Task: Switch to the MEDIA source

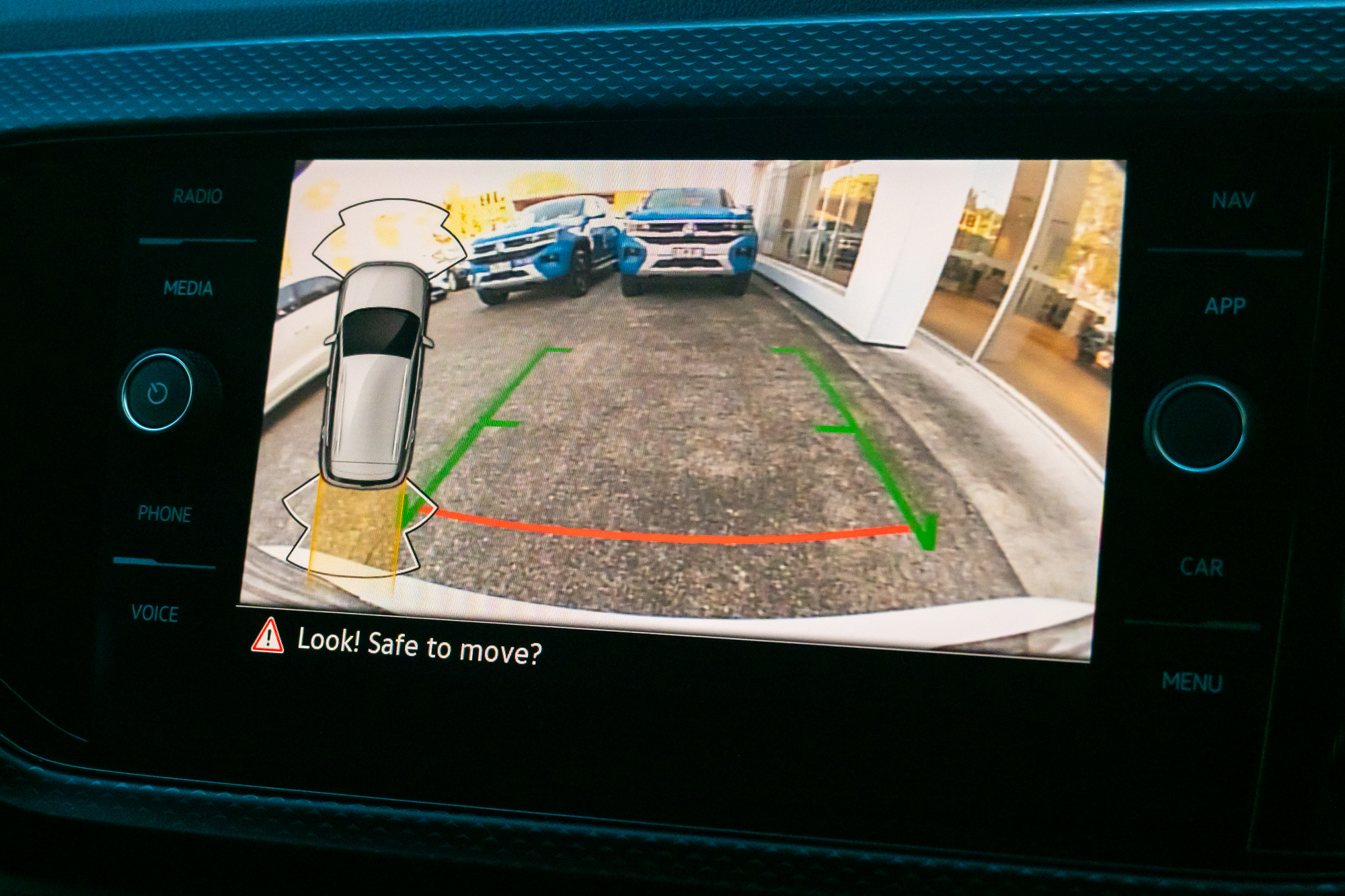Action: click(188, 288)
